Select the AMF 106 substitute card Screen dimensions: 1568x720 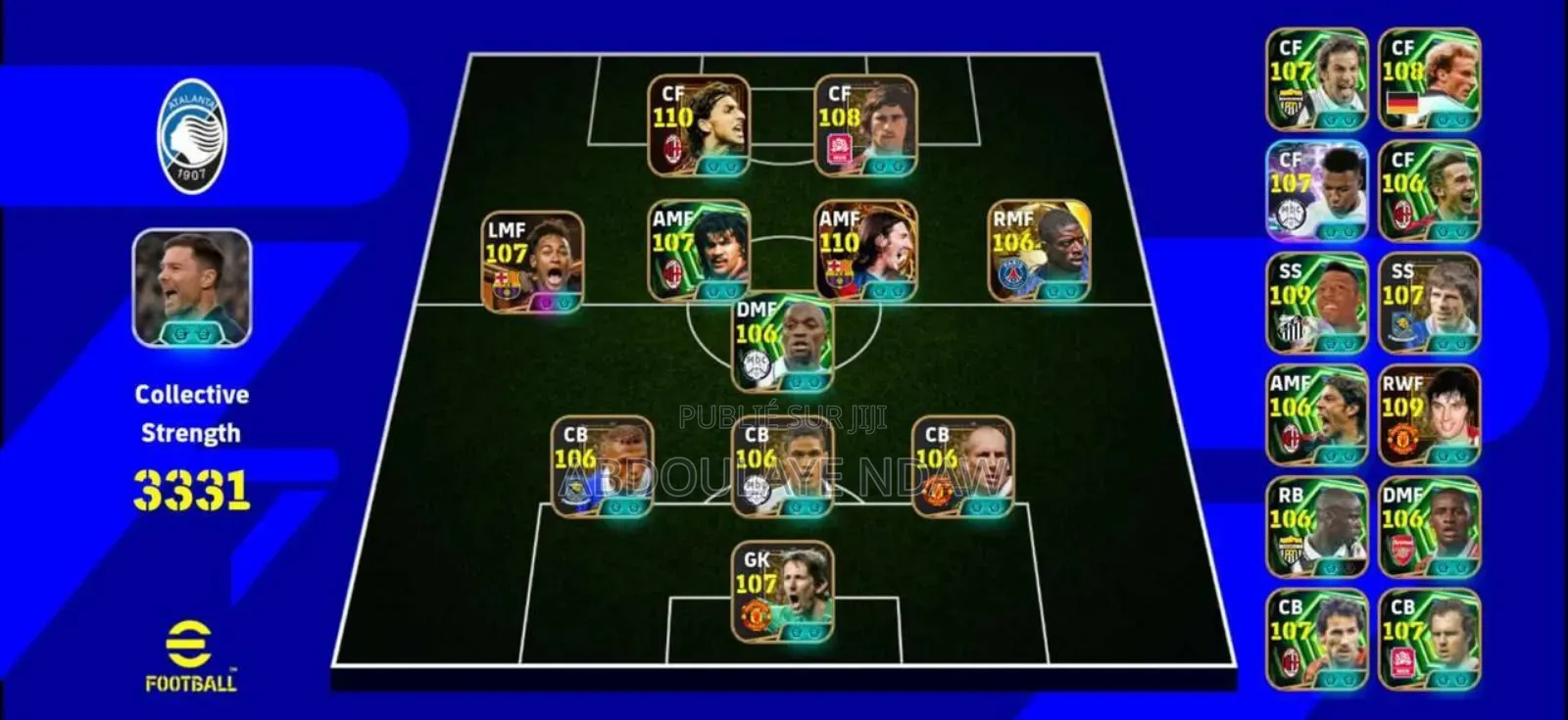click(x=1316, y=414)
